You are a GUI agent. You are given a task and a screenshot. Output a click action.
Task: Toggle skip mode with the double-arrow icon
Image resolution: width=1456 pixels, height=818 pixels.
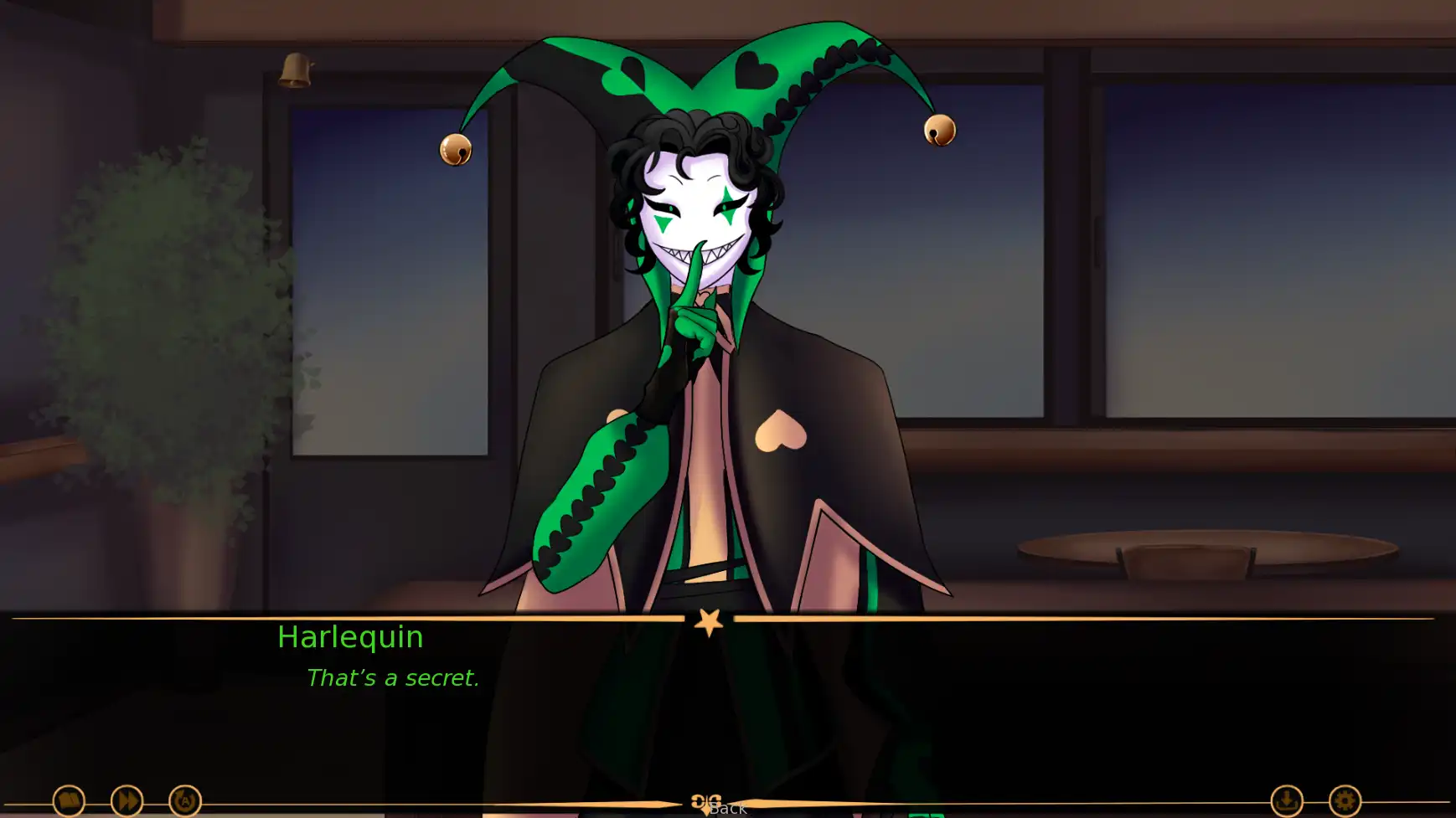(x=126, y=800)
